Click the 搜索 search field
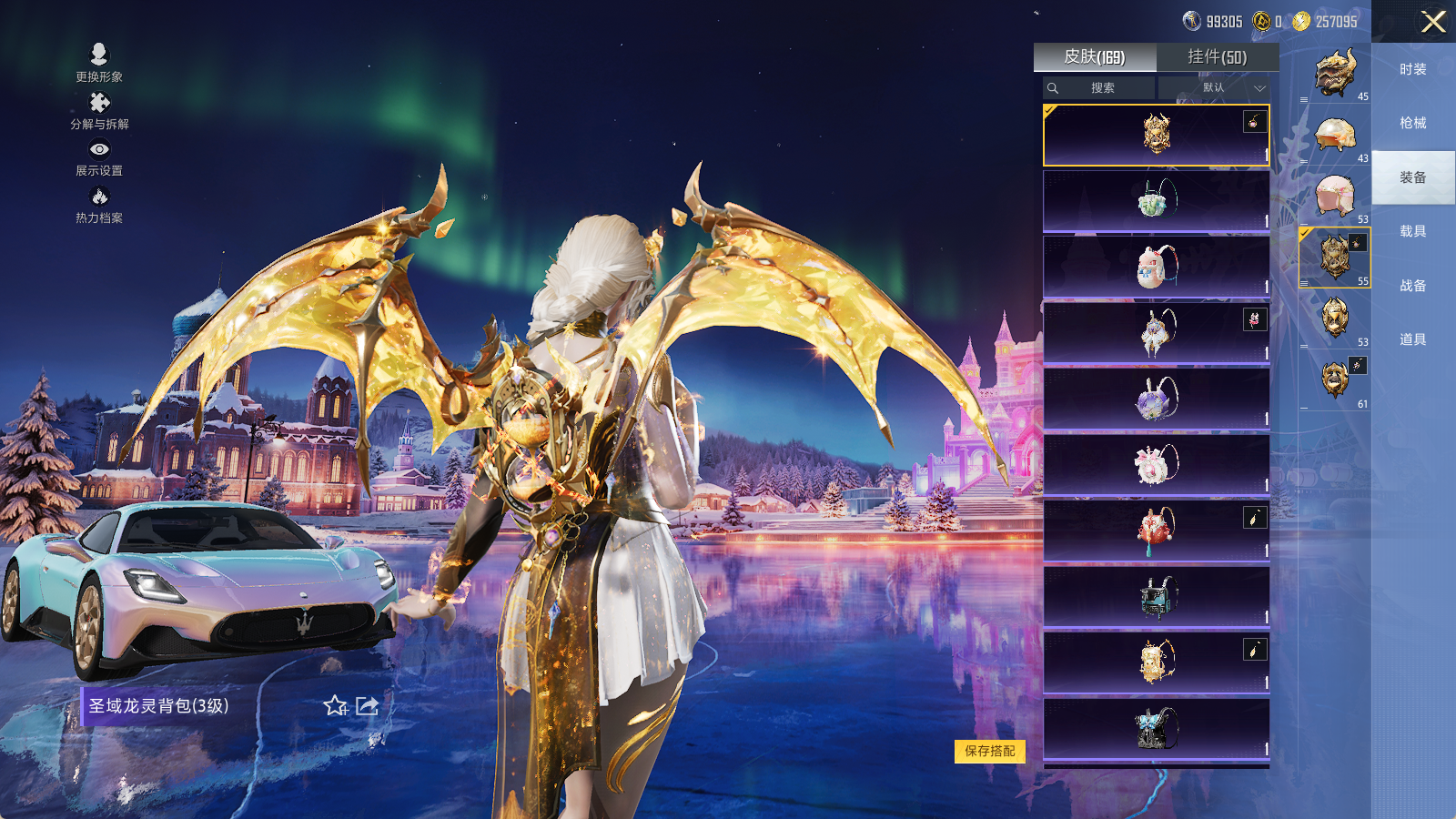 tap(1100, 88)
